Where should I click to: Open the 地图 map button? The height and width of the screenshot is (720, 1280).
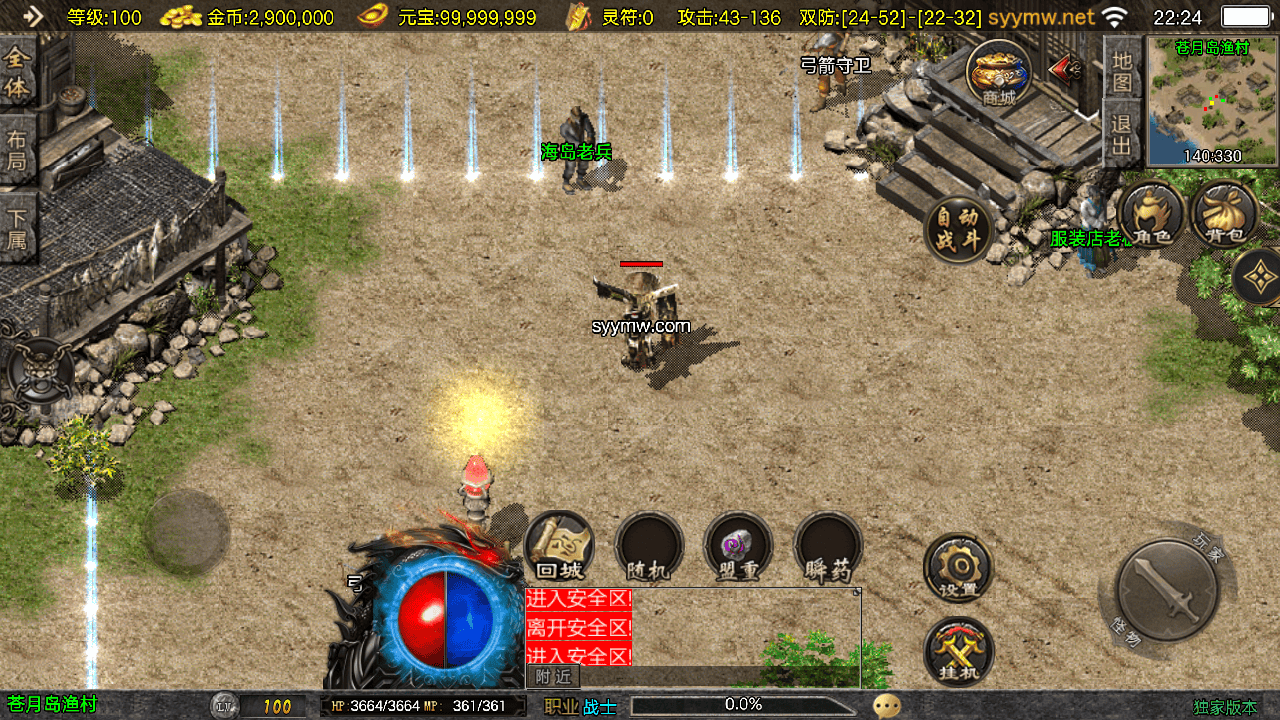1123,73
